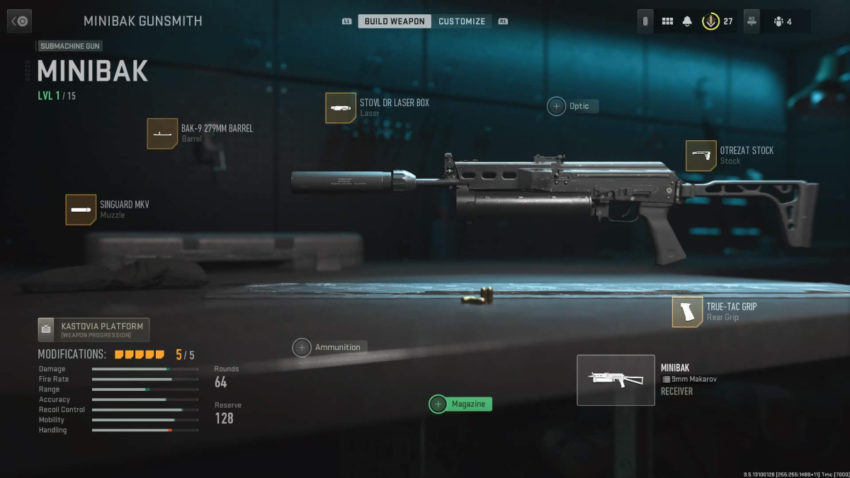Open the Minibak receiver thumbnail

coord(616,380)
